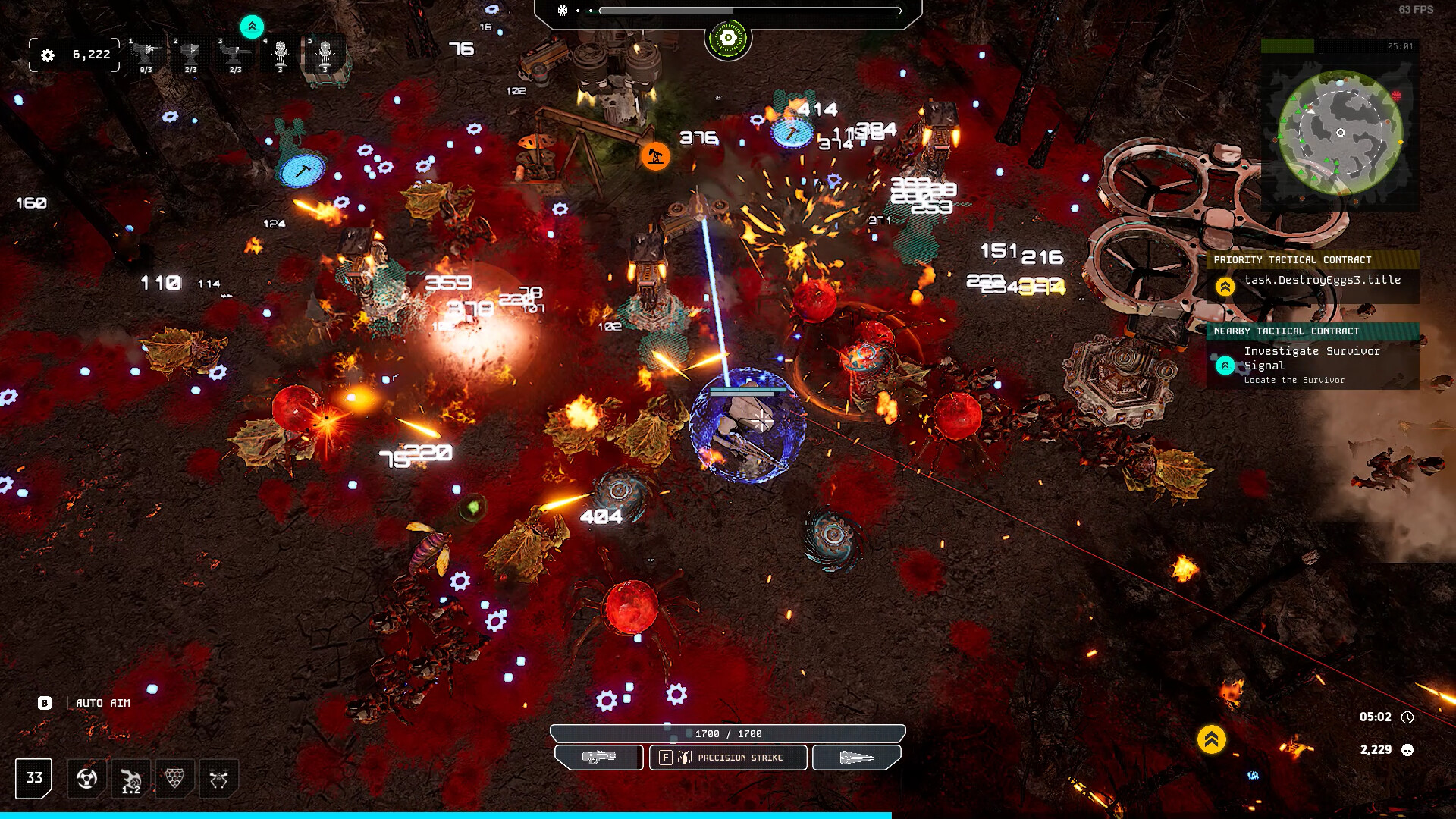Select the priority tactical contract entry
The image size is (1456, 819).
pos(1312,279)
